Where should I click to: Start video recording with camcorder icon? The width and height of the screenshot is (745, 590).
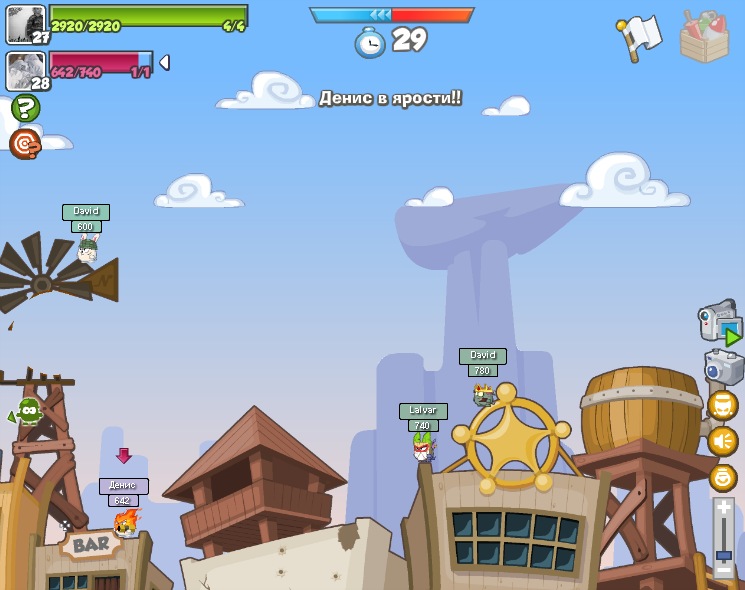coord(719,322)
